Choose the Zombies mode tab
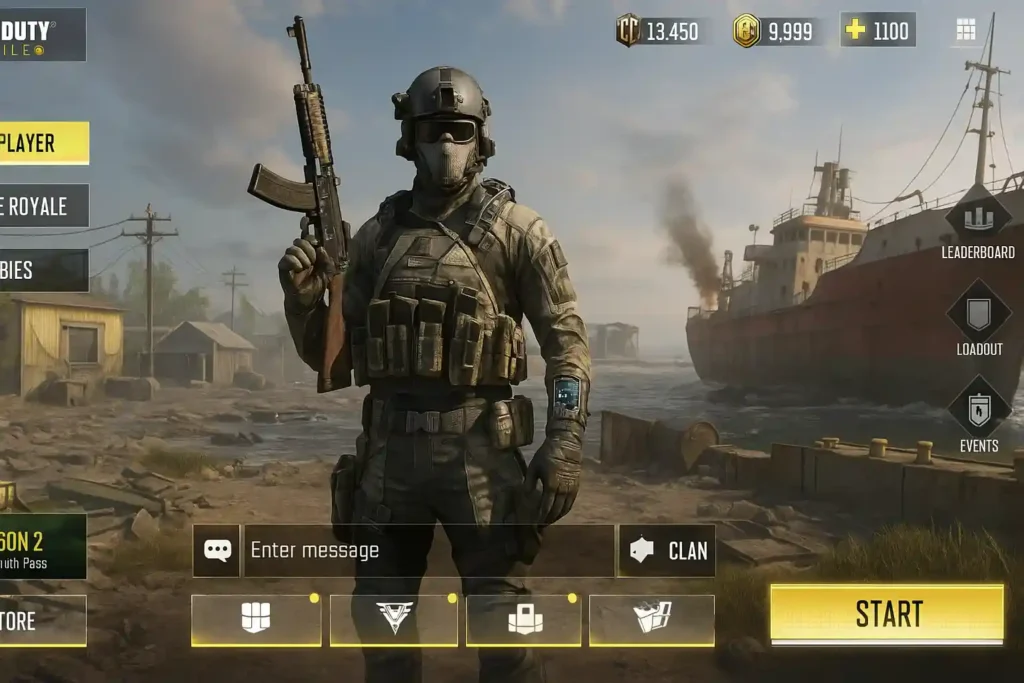This screenshot has height=683, width=1024. click(43, 270)
